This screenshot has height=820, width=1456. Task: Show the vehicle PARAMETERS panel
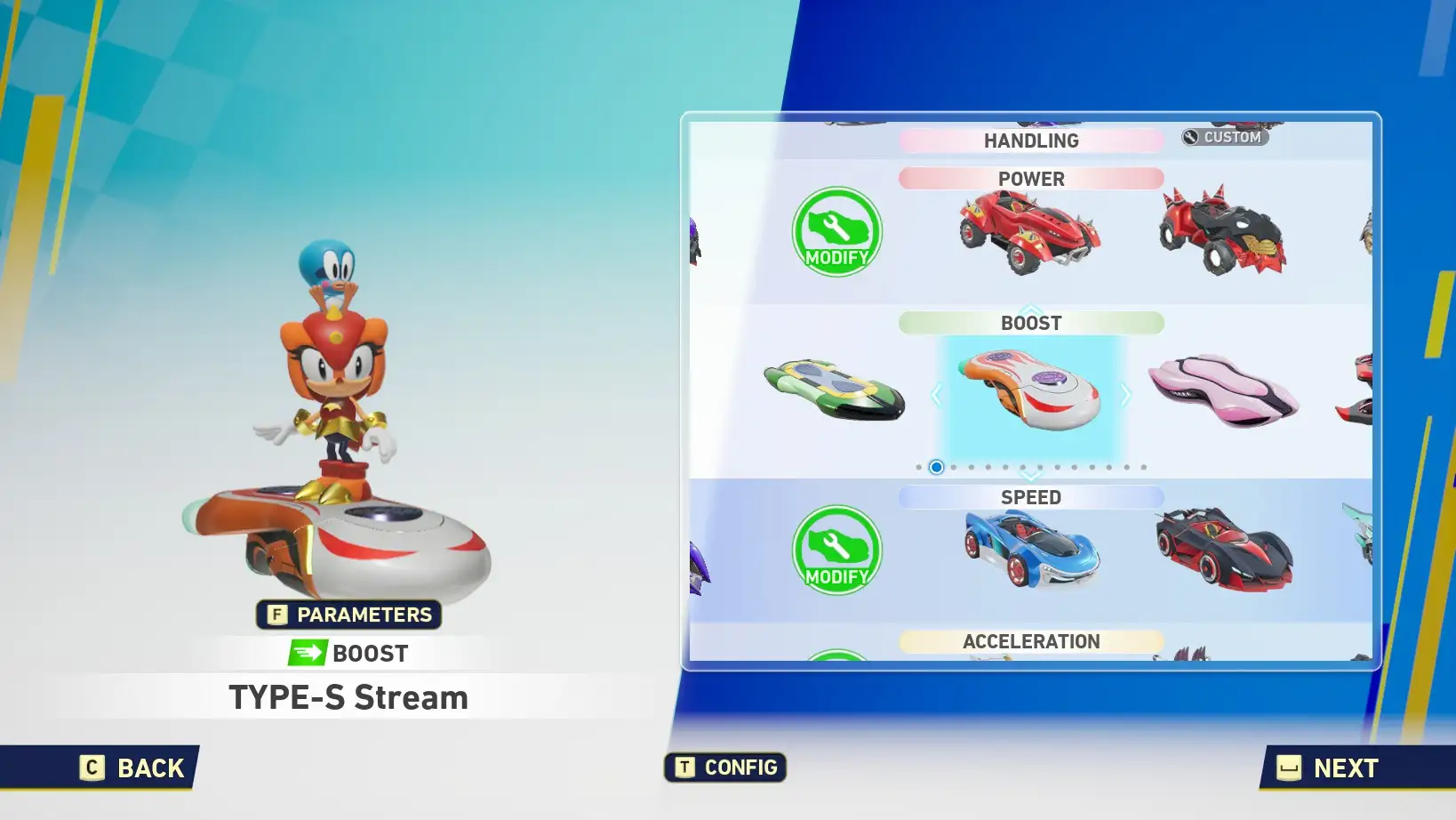349,615
